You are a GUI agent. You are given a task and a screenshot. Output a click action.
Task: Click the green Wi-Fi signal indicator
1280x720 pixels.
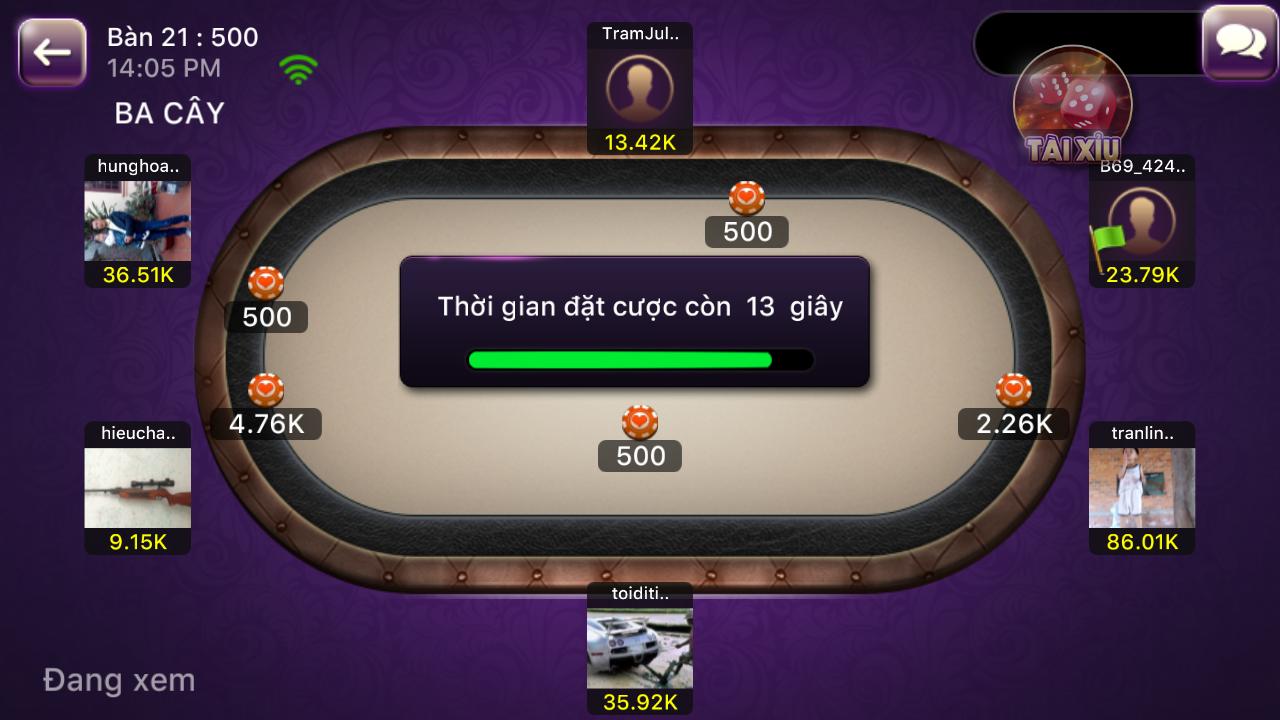point(297,68)
